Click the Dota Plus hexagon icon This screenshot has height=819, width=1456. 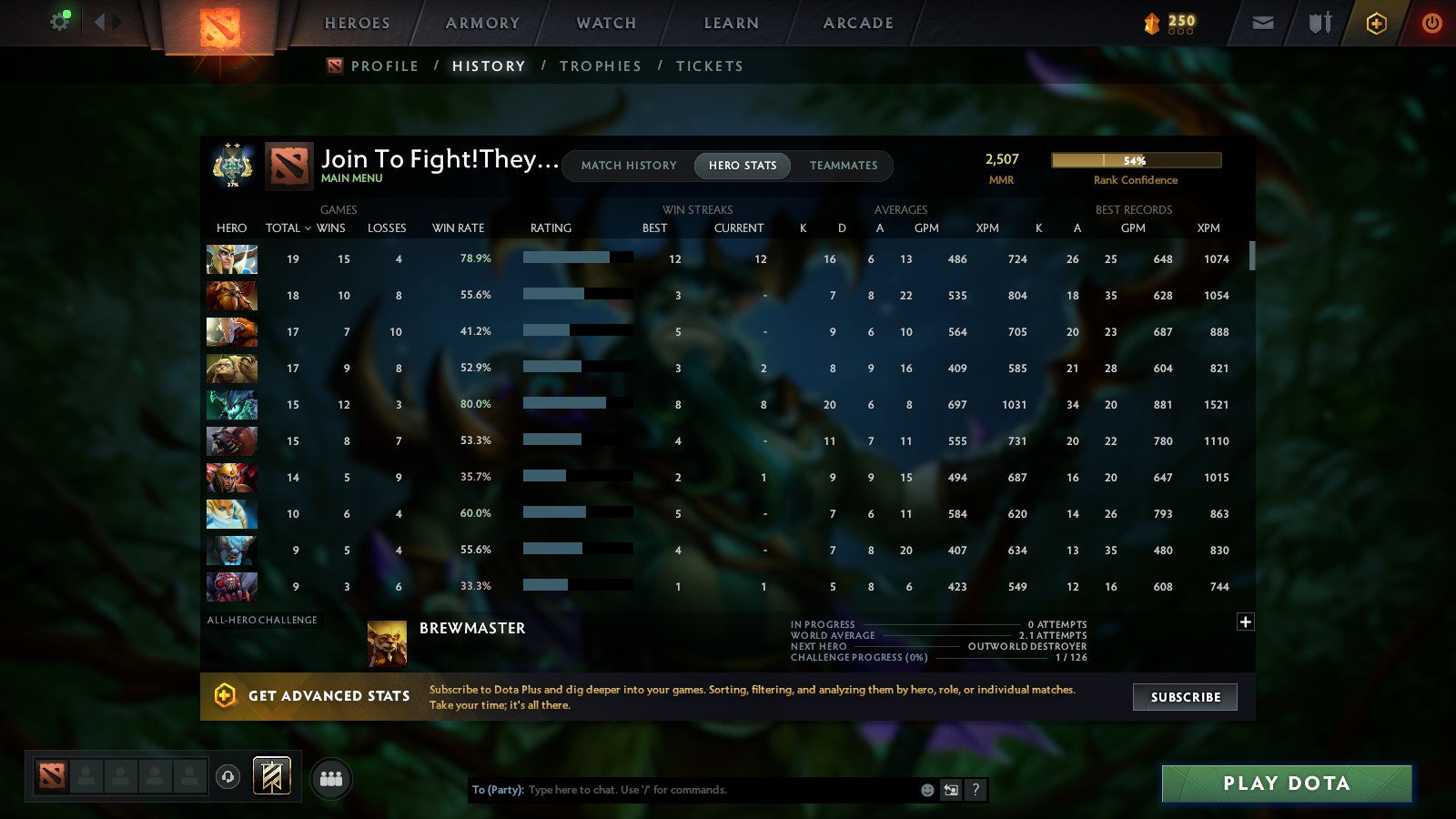coord(1376,23)
